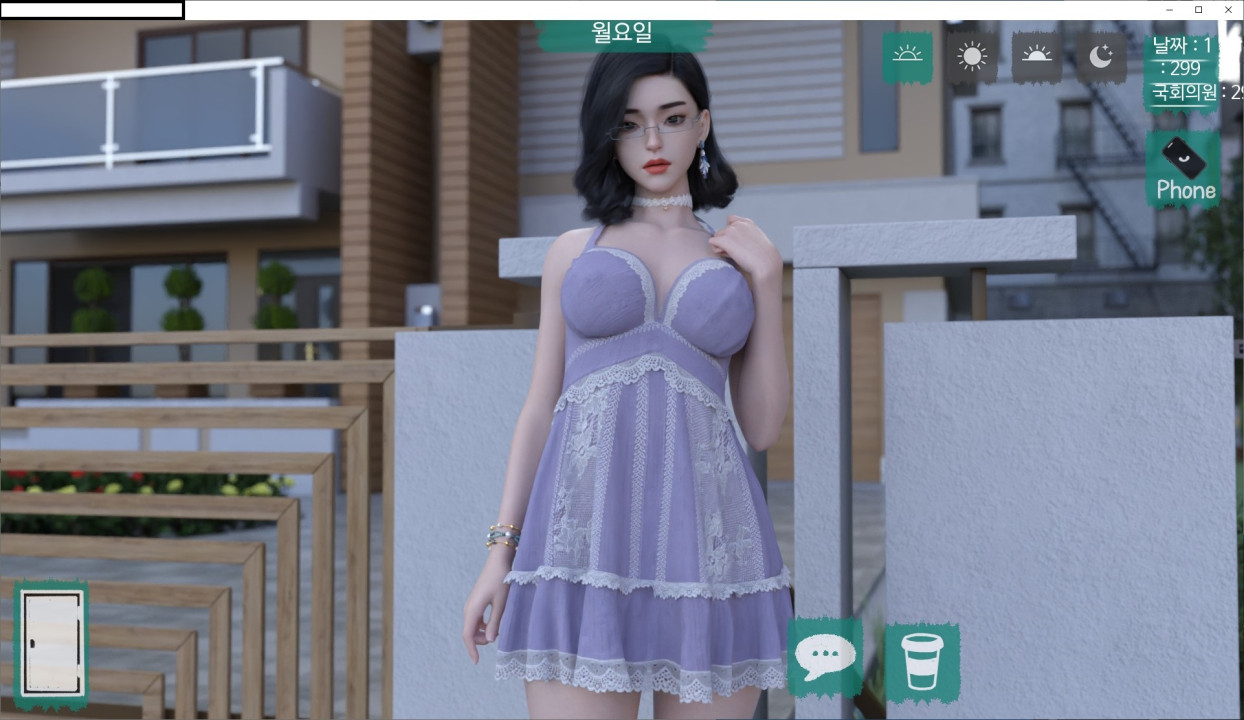Choose the coffee cup drink icon
This screenshot has height=720, width=1244.
coord(921,661)
